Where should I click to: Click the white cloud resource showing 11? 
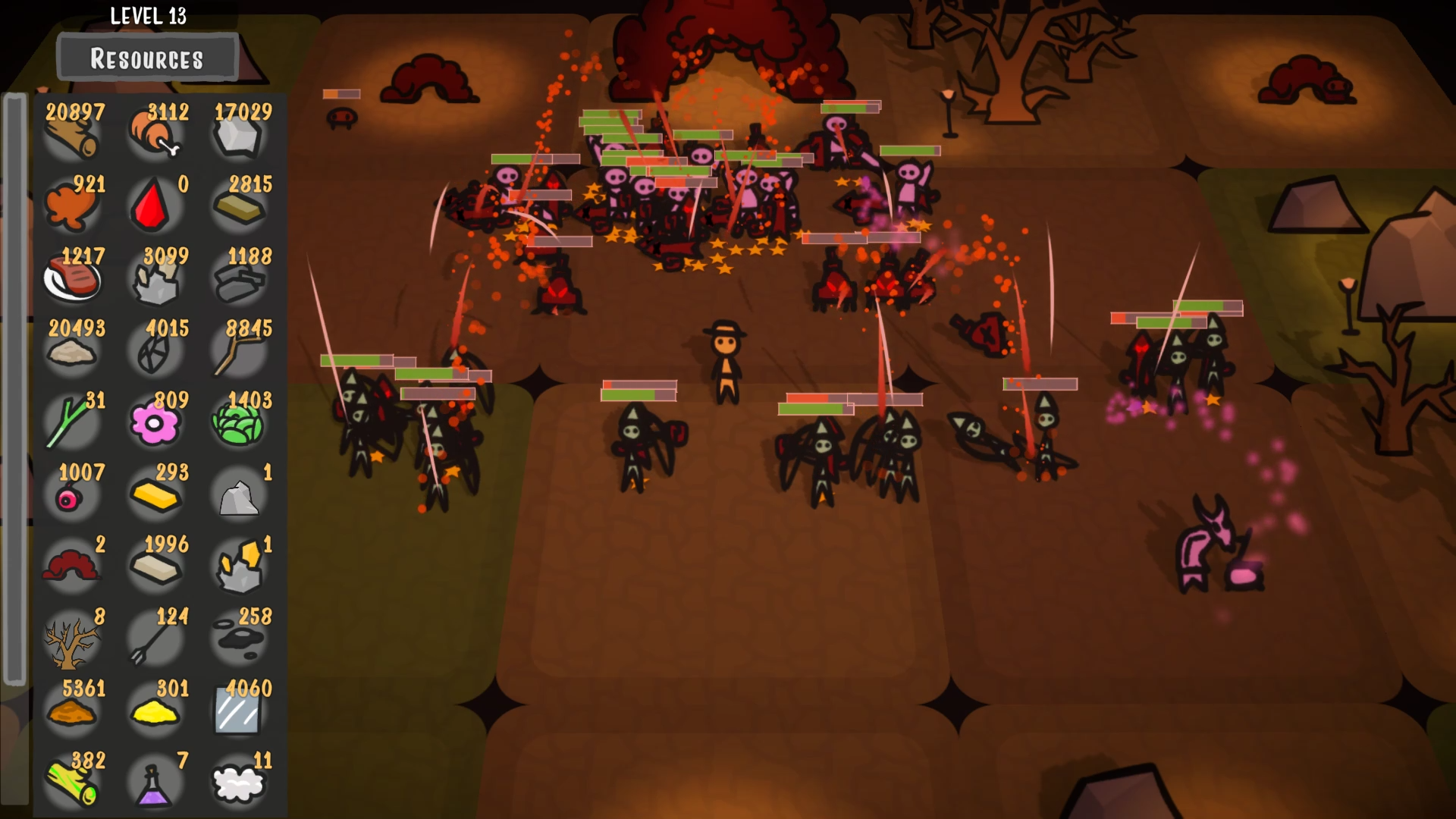click(239, 785)
